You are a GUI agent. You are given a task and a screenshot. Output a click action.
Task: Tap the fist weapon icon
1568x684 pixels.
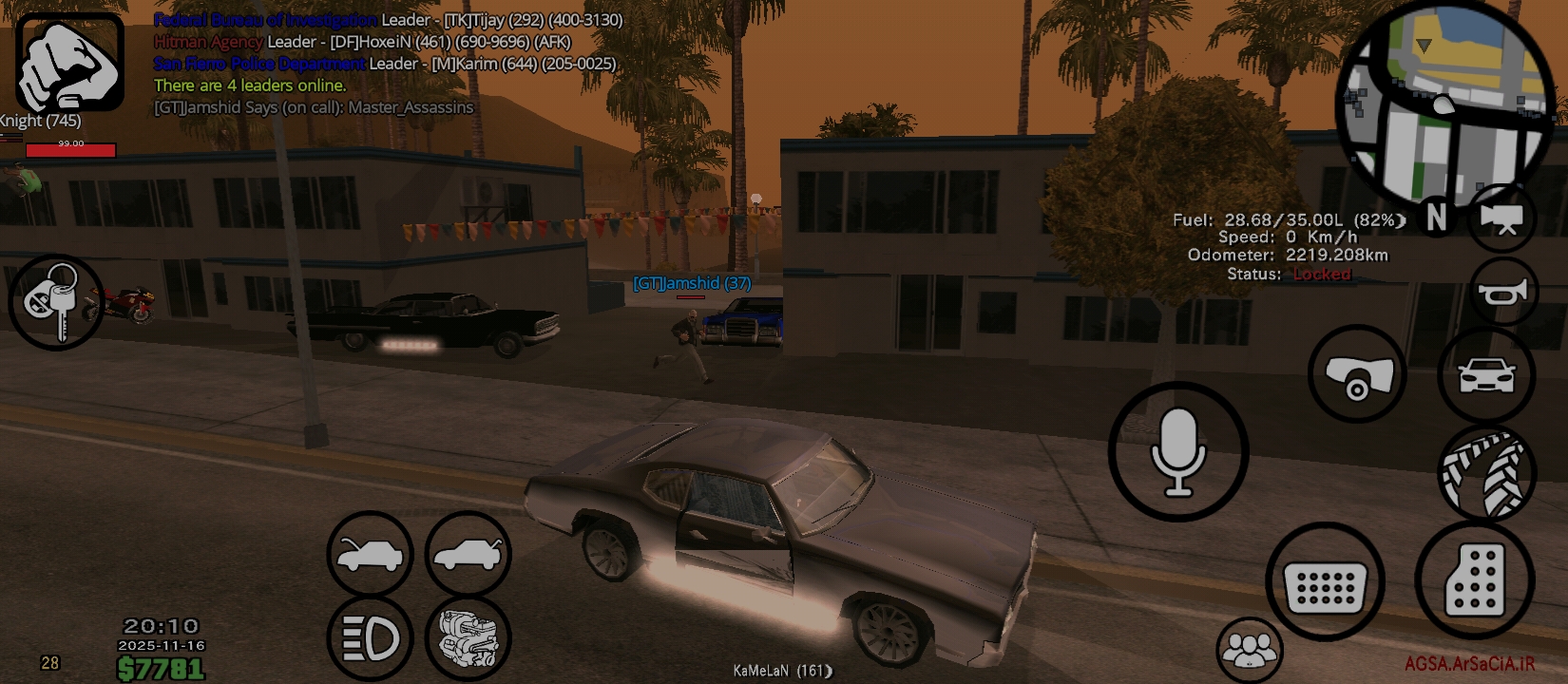[x=69, y=63]
